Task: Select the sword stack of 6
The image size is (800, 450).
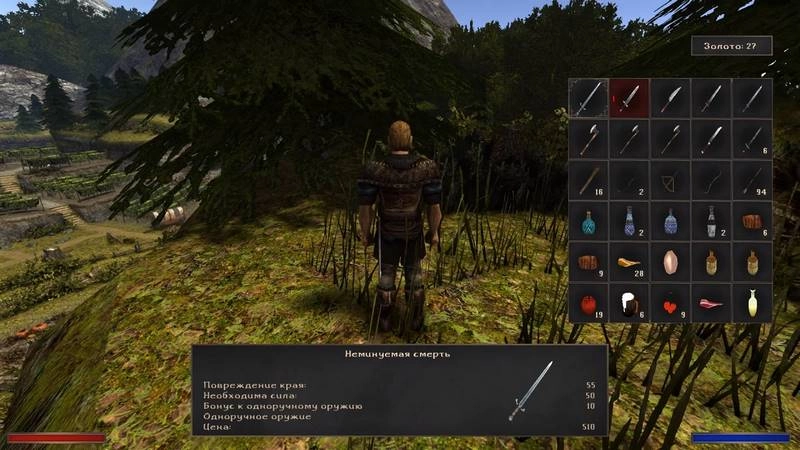Action: tap(752, 139)
